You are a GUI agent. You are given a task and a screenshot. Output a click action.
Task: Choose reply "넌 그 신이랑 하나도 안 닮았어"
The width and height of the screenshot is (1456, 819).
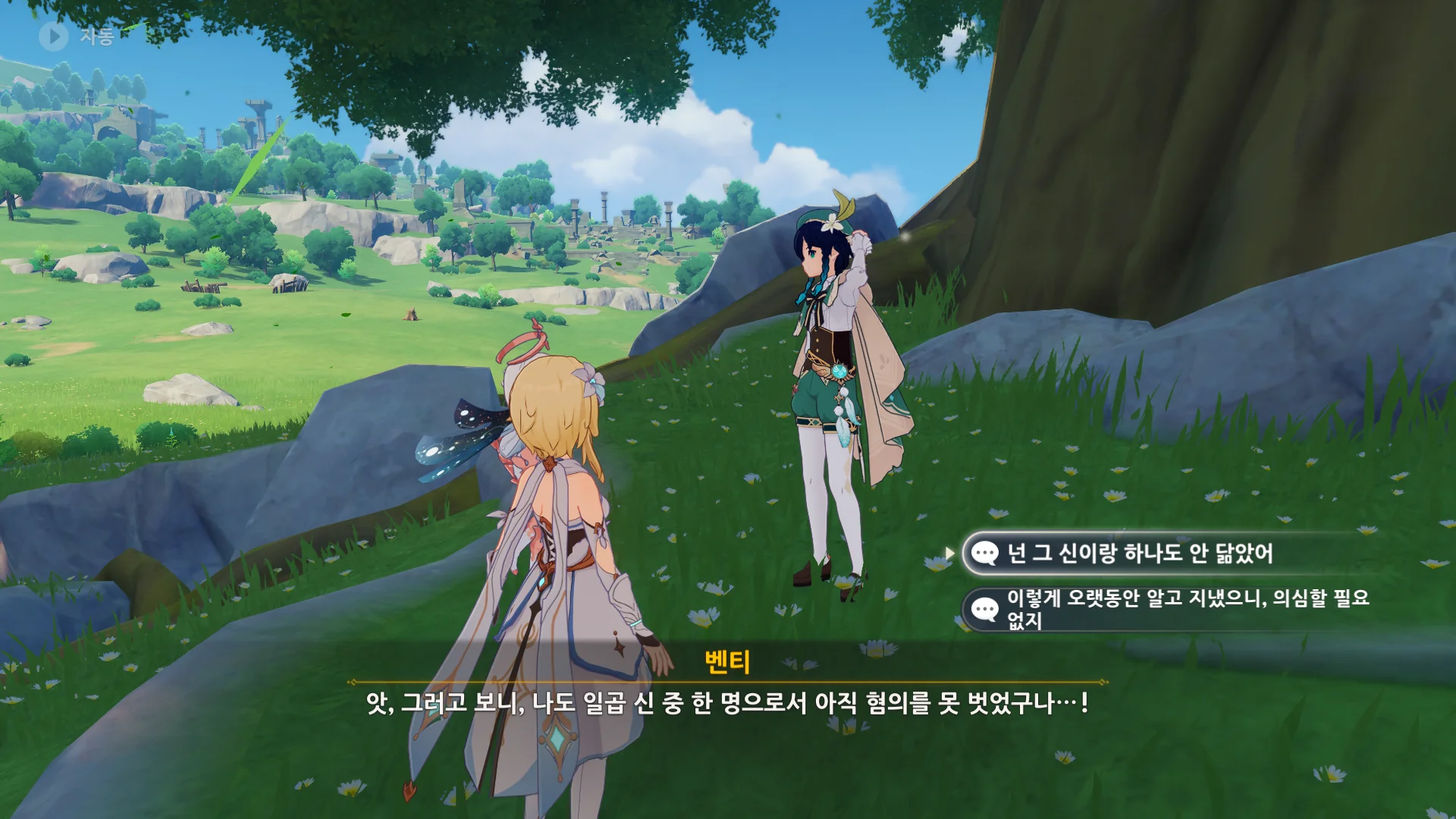[1137, 554]
